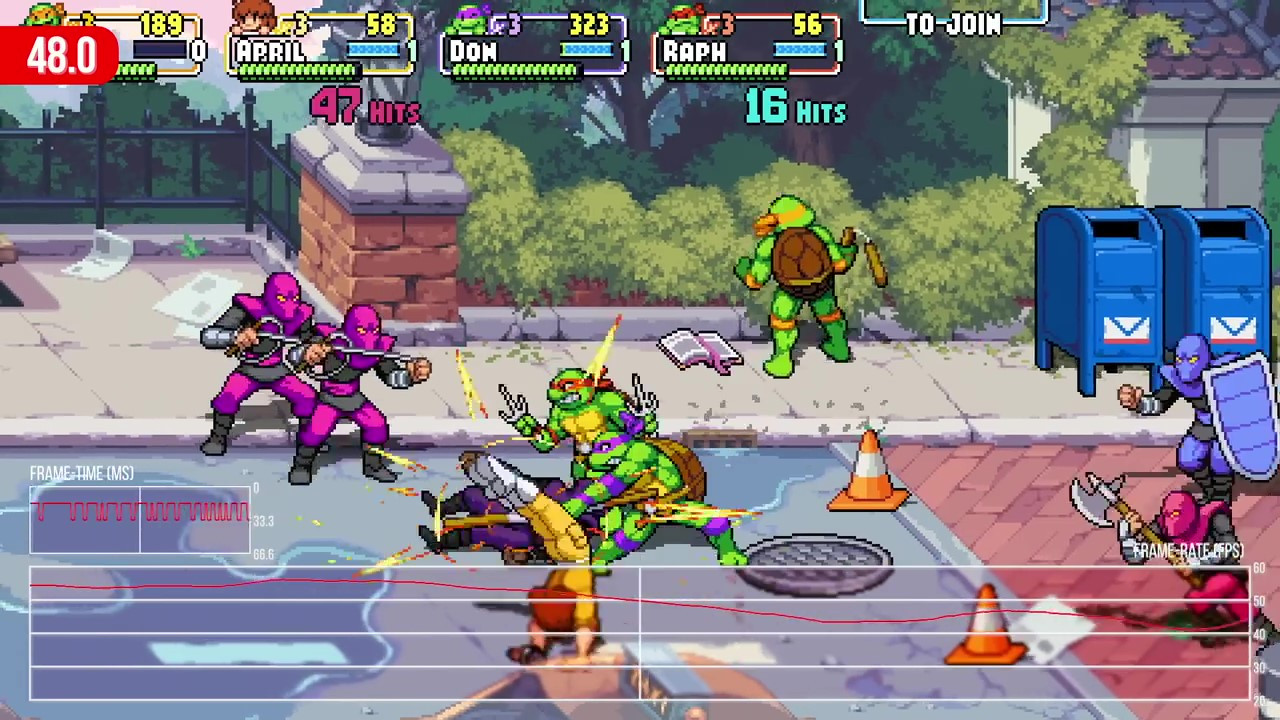Select April's character portrait
Viewport: 1280px width, 720px height.
(254, 17)
